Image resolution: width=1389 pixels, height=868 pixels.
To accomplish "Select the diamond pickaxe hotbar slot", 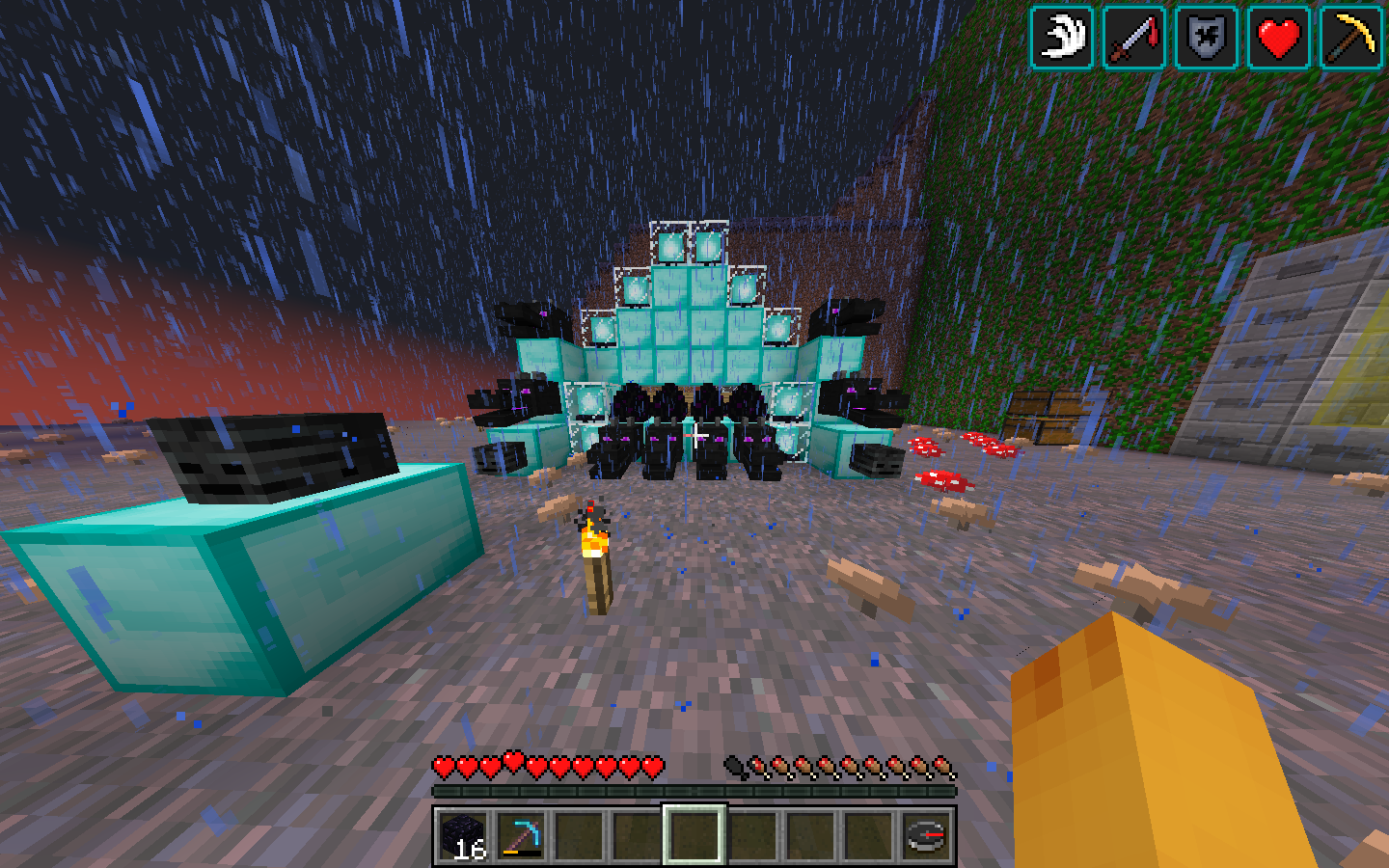I will click(521, 835).
